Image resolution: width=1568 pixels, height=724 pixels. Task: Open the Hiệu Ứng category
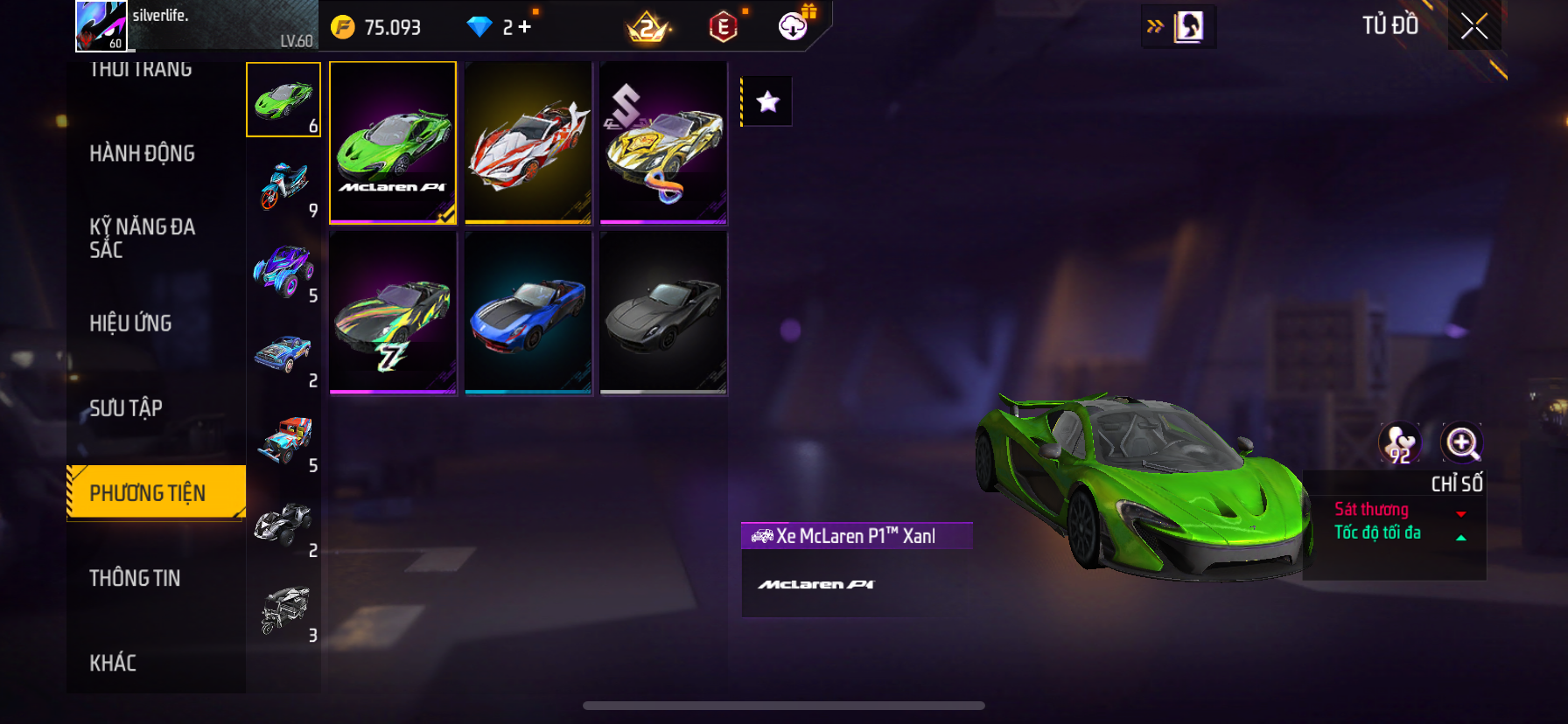130,324
